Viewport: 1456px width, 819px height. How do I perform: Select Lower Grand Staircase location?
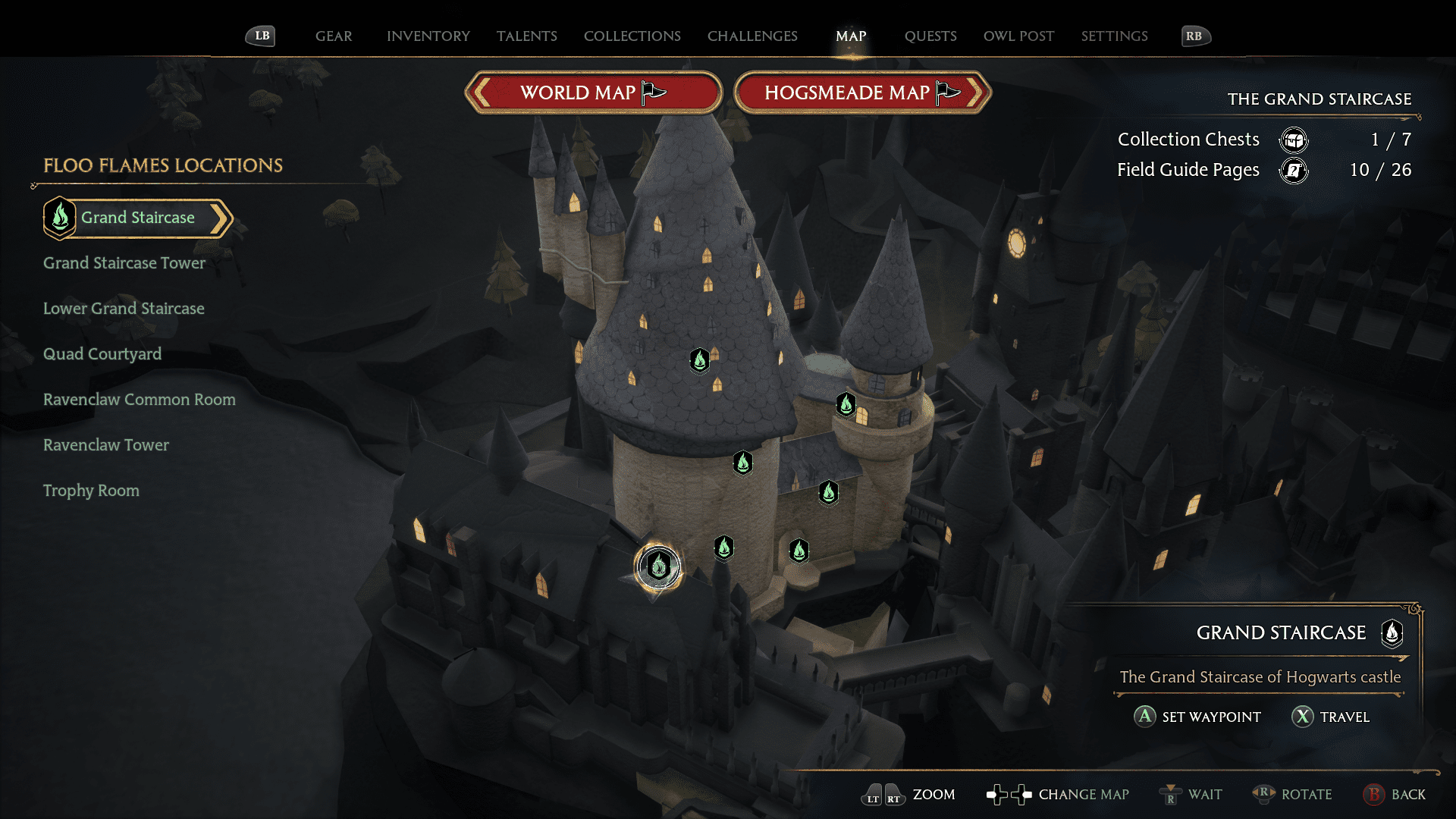[124, 309]
